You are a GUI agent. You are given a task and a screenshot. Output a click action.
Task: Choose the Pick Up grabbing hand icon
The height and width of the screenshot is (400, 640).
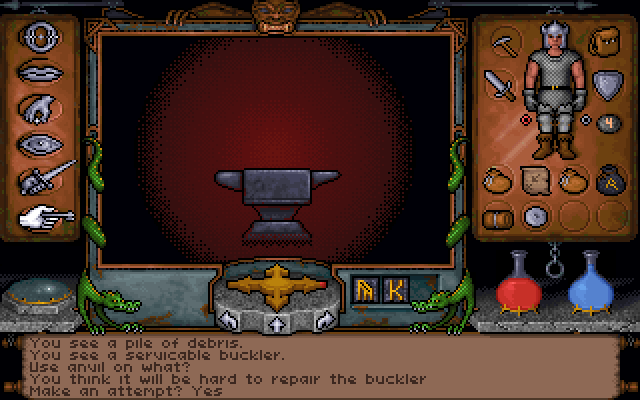point(36,108)
